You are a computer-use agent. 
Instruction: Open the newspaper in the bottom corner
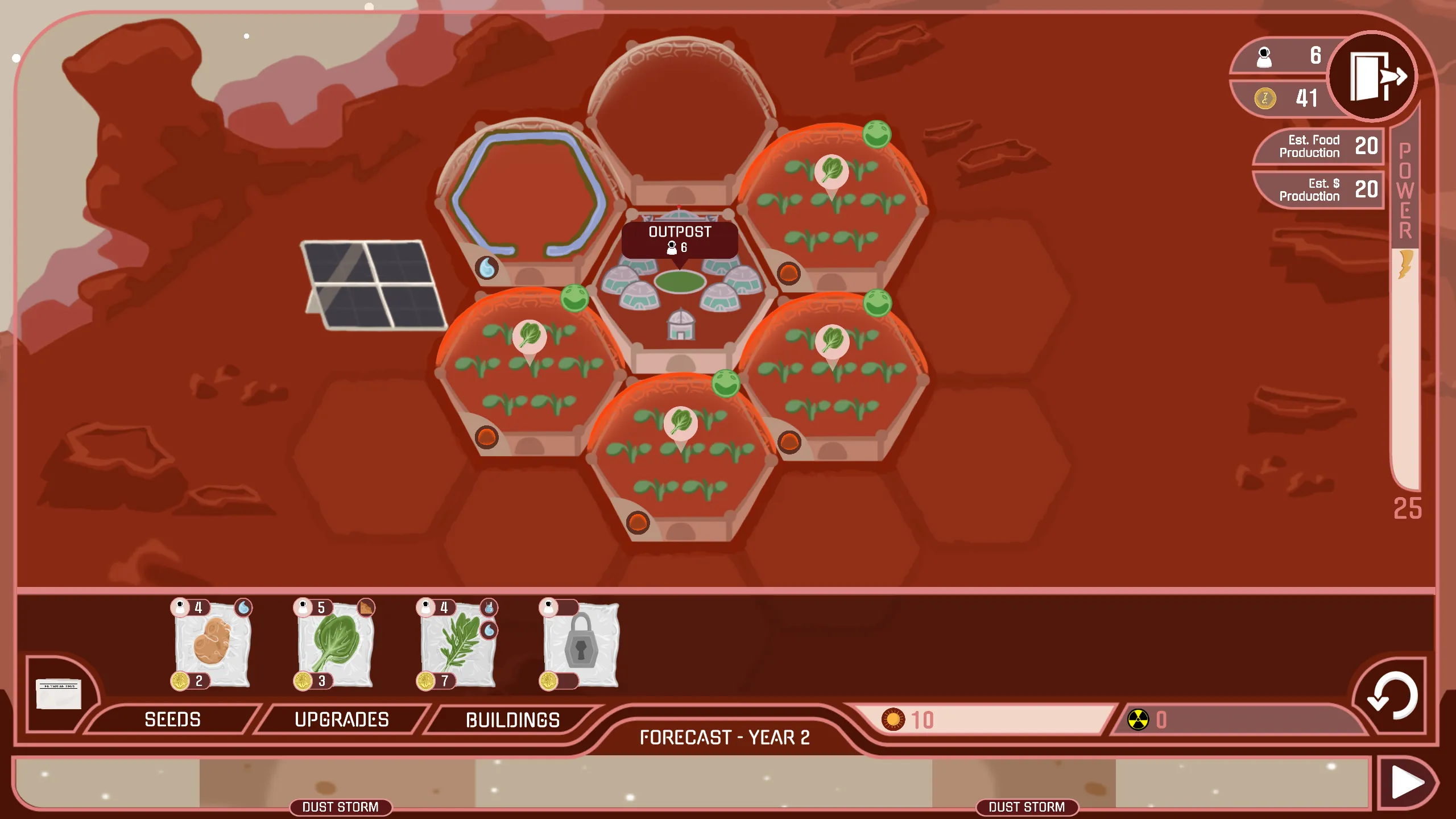point(59,693)
